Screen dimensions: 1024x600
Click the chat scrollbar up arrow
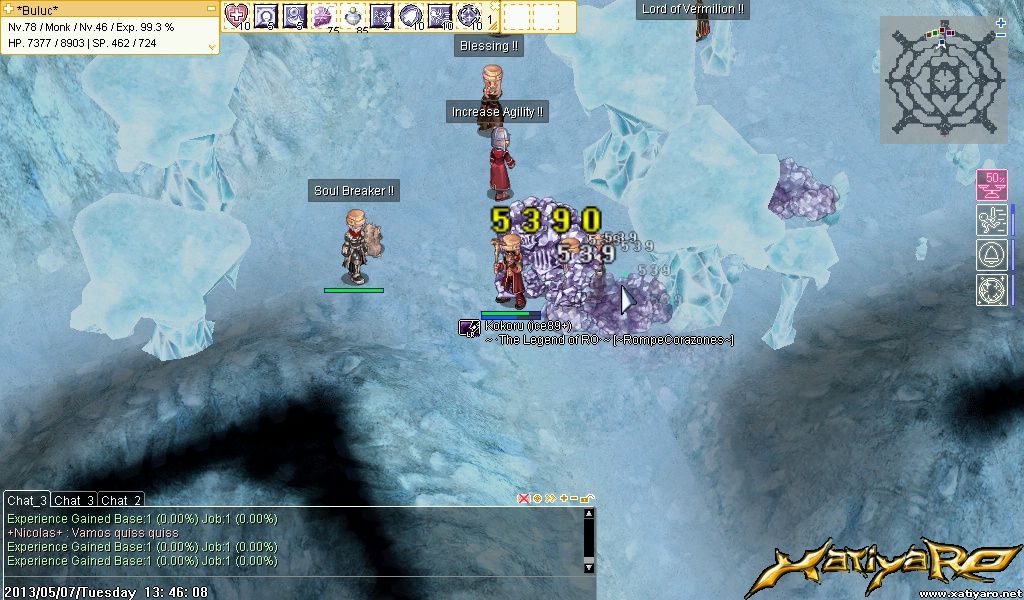(589, 514)
